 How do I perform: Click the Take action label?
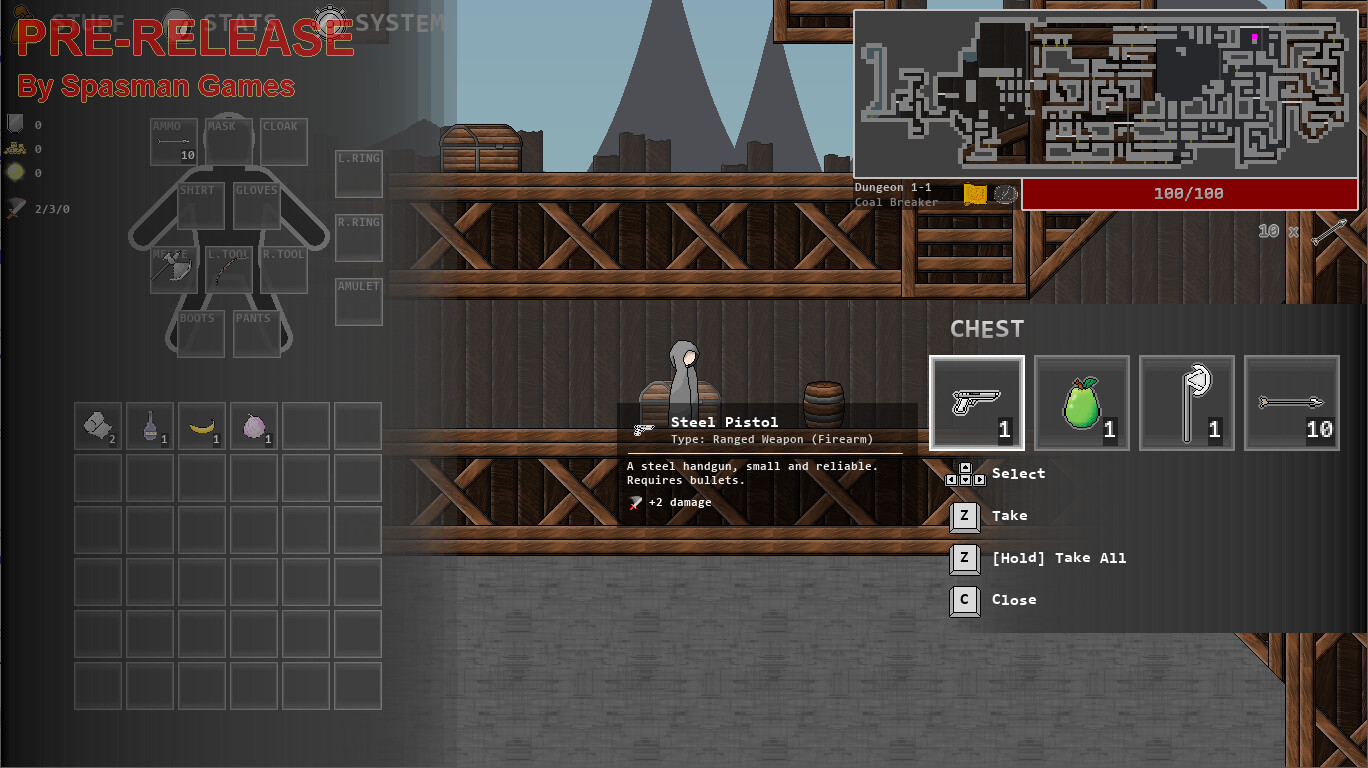pos(1010,515)
